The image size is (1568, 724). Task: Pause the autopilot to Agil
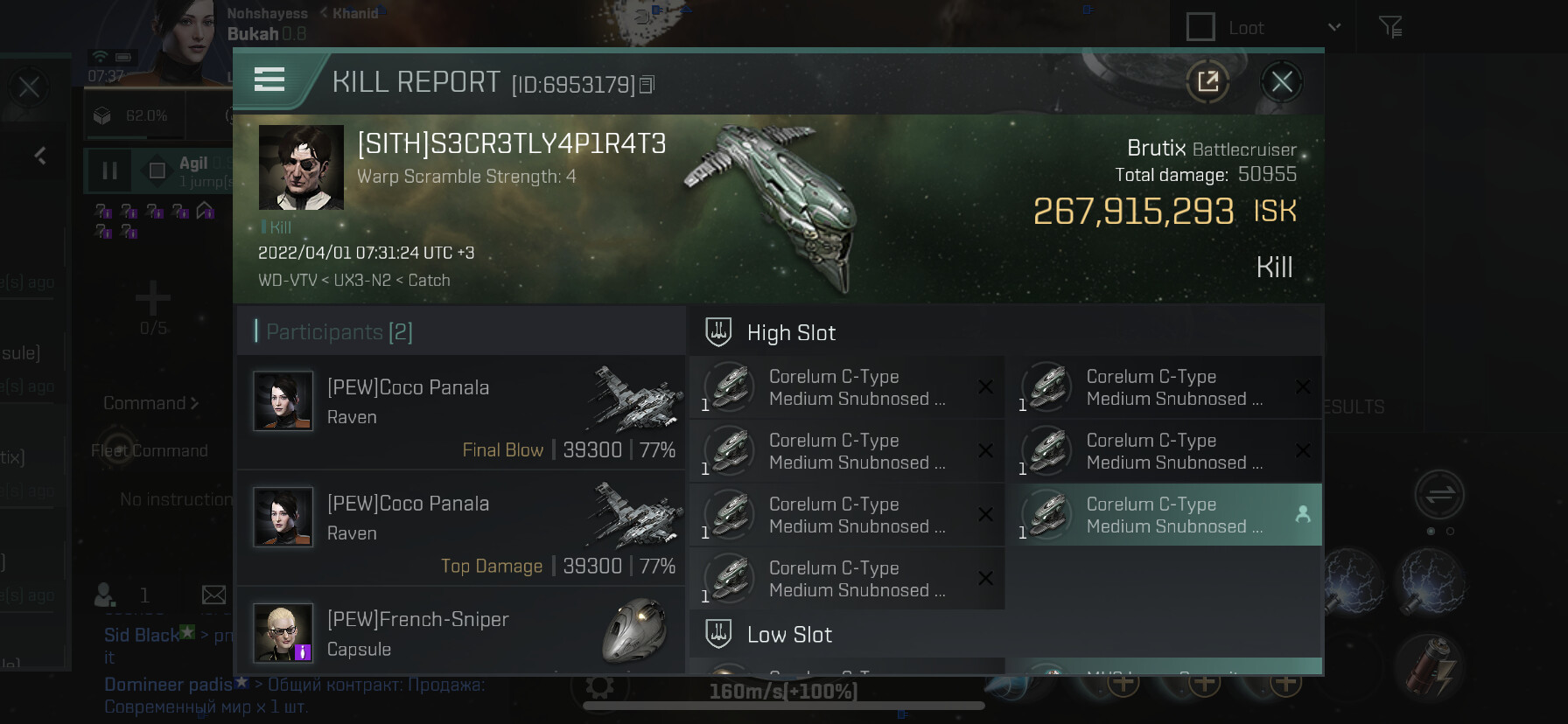pyautogui.click(x=109, y=171)
